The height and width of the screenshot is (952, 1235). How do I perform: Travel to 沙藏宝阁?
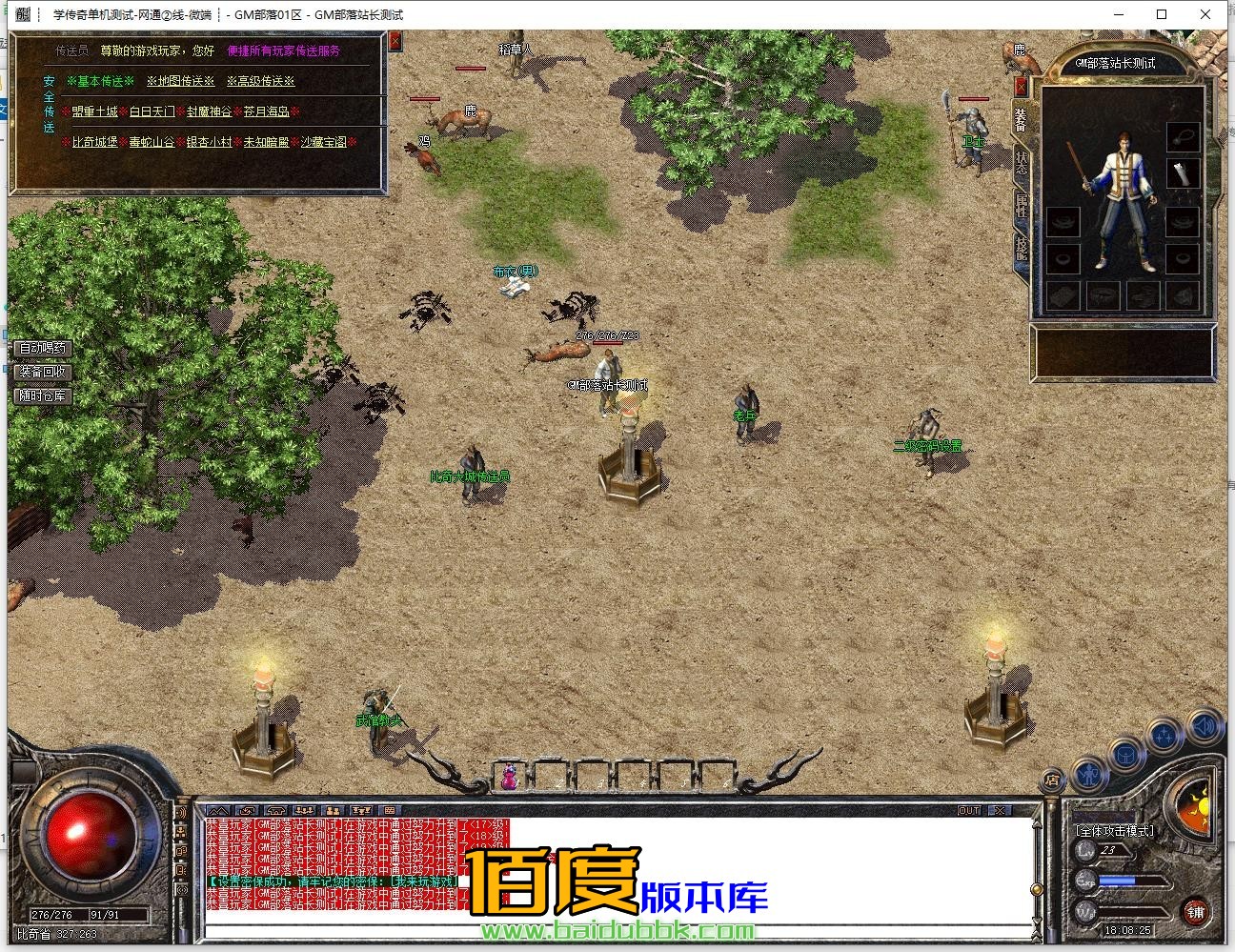point(324,143)
